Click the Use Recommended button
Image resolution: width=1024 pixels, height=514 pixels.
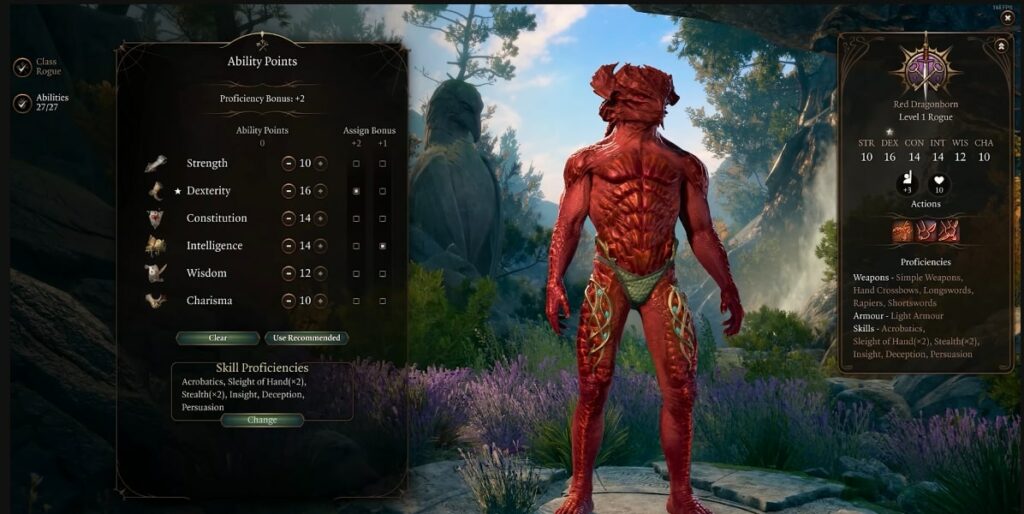[x=307, y=338]
